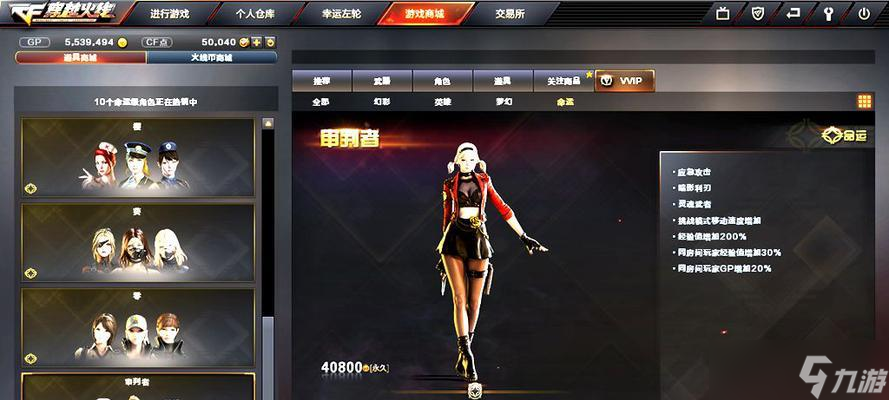Toggle the orange grid view button
This screenshot has width=889, height=400.
[x=864, y=101]
